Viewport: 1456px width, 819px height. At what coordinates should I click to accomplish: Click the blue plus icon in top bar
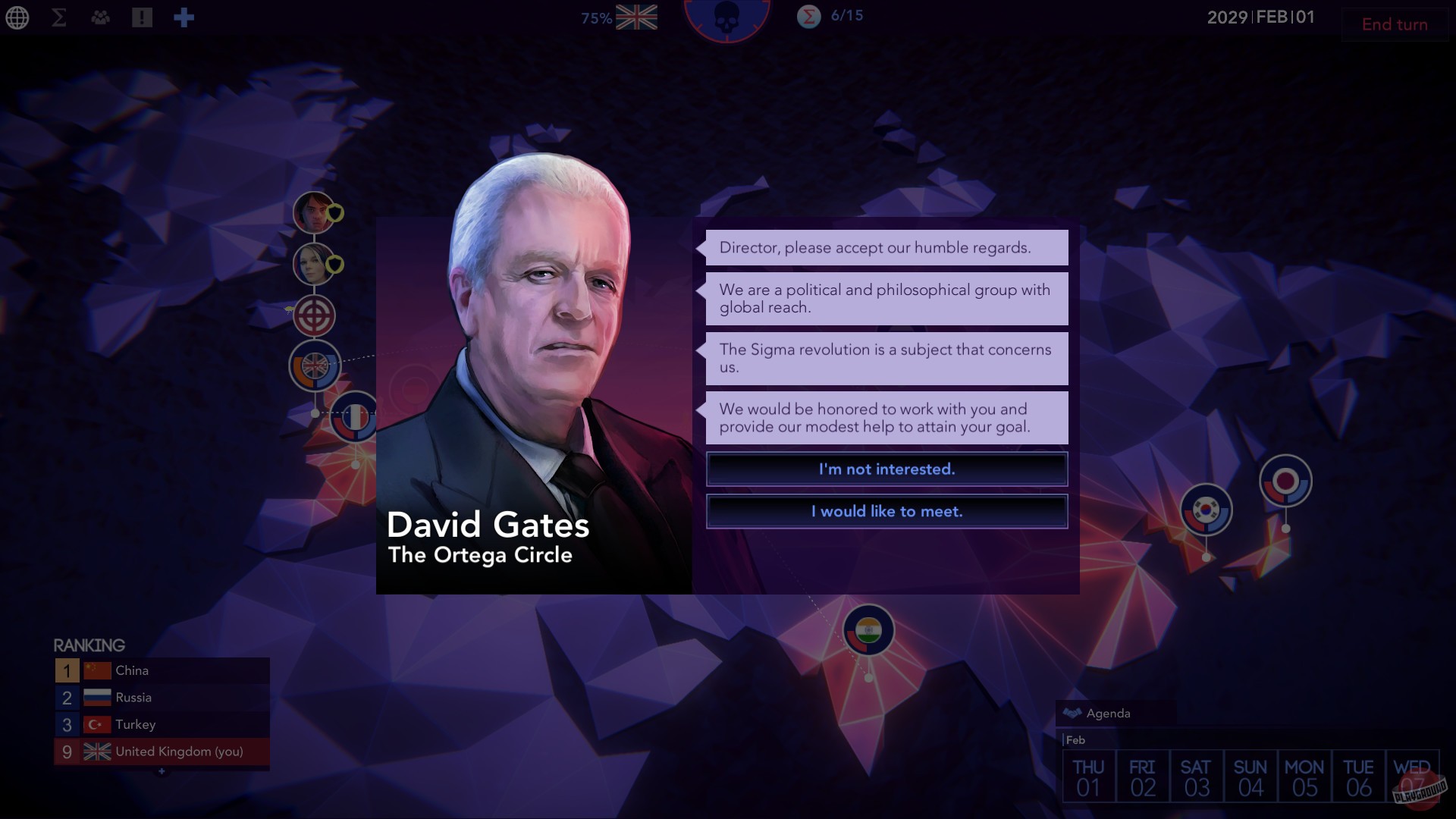[x=184, y=17]
